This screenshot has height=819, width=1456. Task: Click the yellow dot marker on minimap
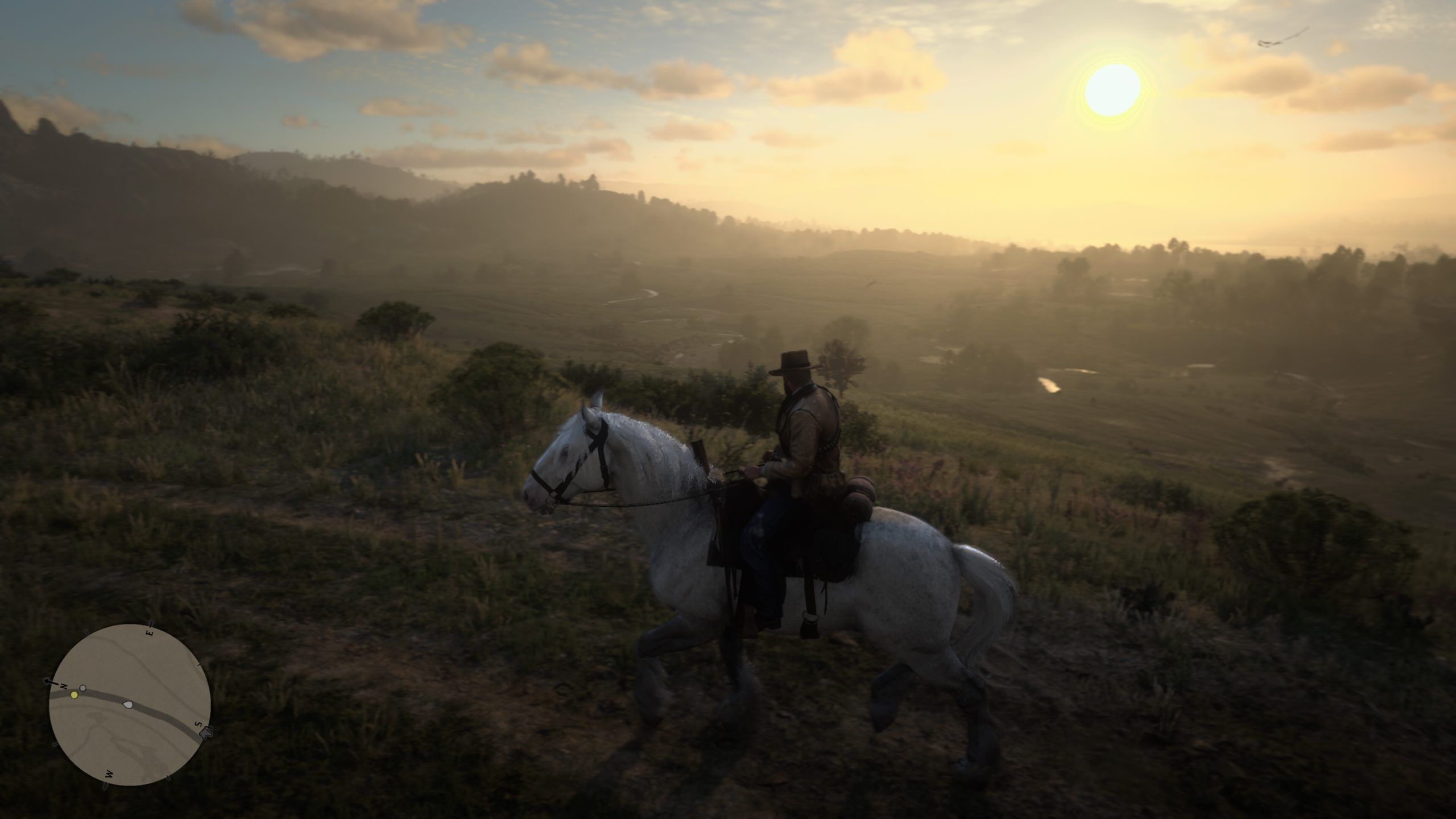point(74,695)
